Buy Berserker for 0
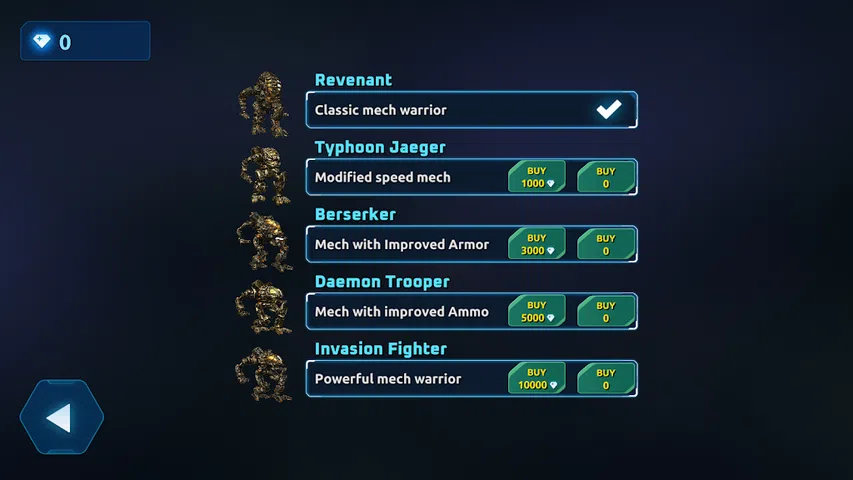853x480 pixels. 606,244
